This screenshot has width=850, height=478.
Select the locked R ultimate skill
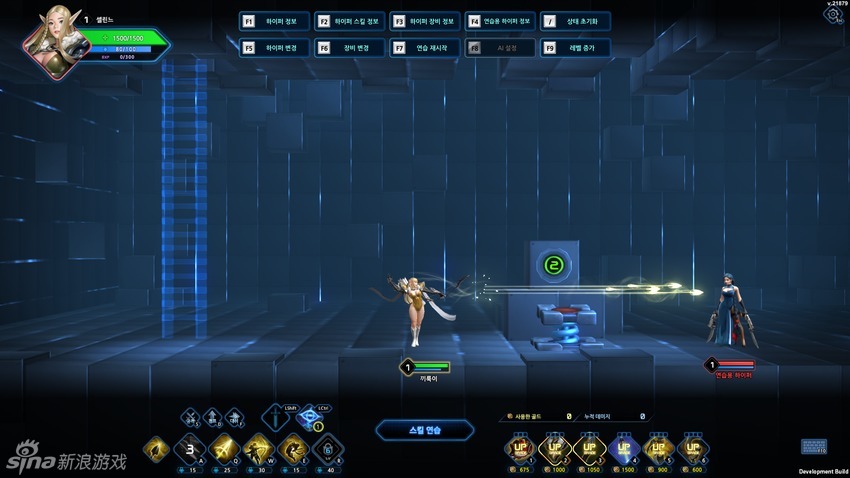[327, 449]
